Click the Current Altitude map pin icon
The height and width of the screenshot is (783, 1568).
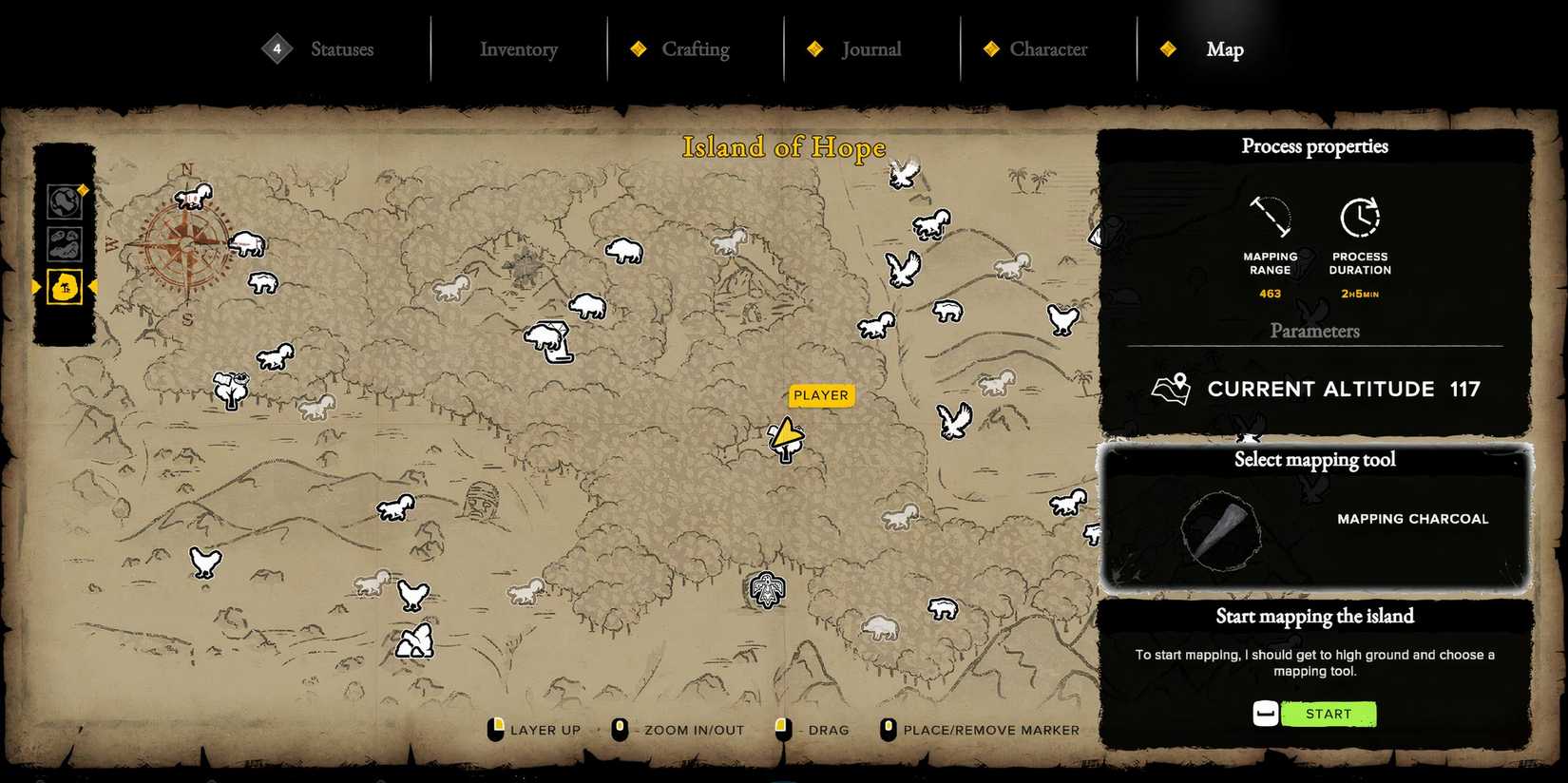(x=1171, y=389)
